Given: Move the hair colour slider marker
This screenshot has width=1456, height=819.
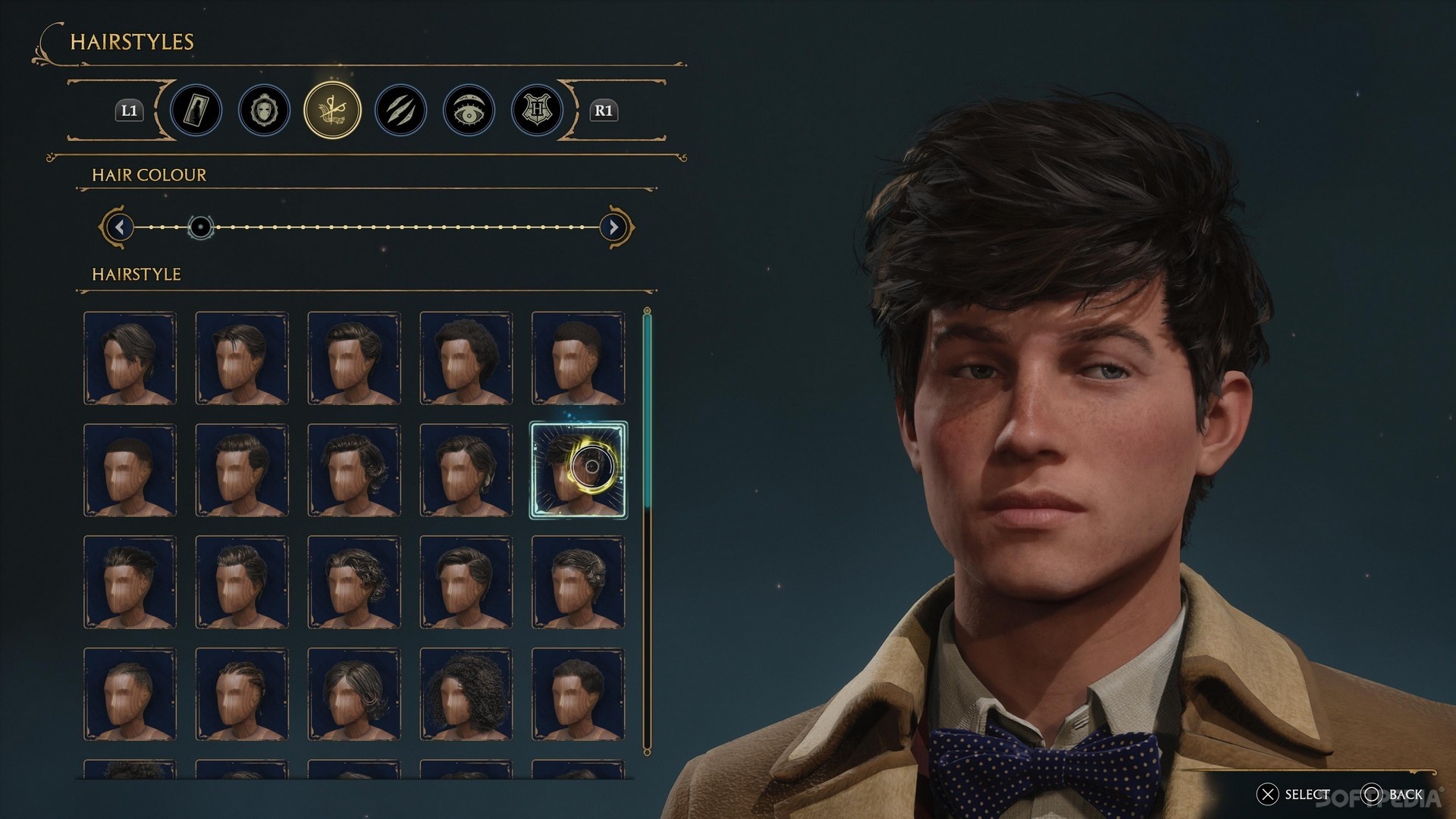Looking at the screenshot, I should click(x=199, y=227).
